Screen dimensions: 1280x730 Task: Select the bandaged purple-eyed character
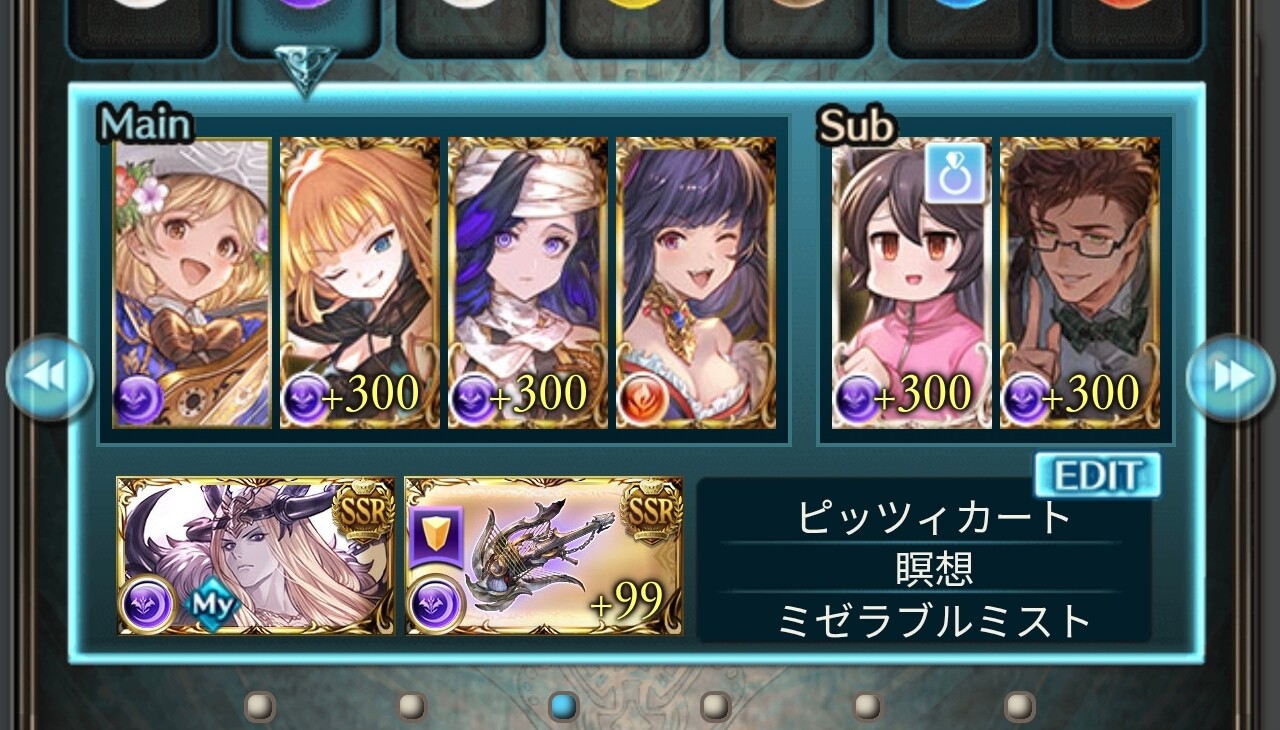[527, 282]
